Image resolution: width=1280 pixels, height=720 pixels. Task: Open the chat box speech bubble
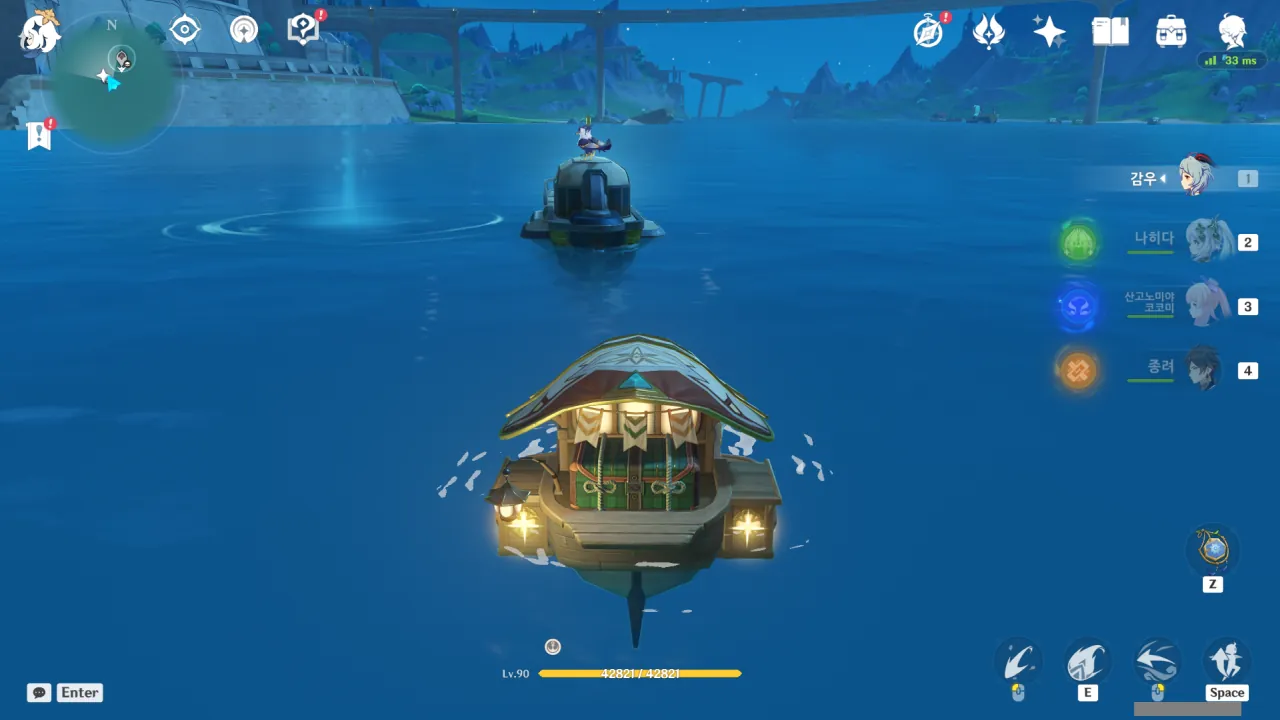pos(39,692)
